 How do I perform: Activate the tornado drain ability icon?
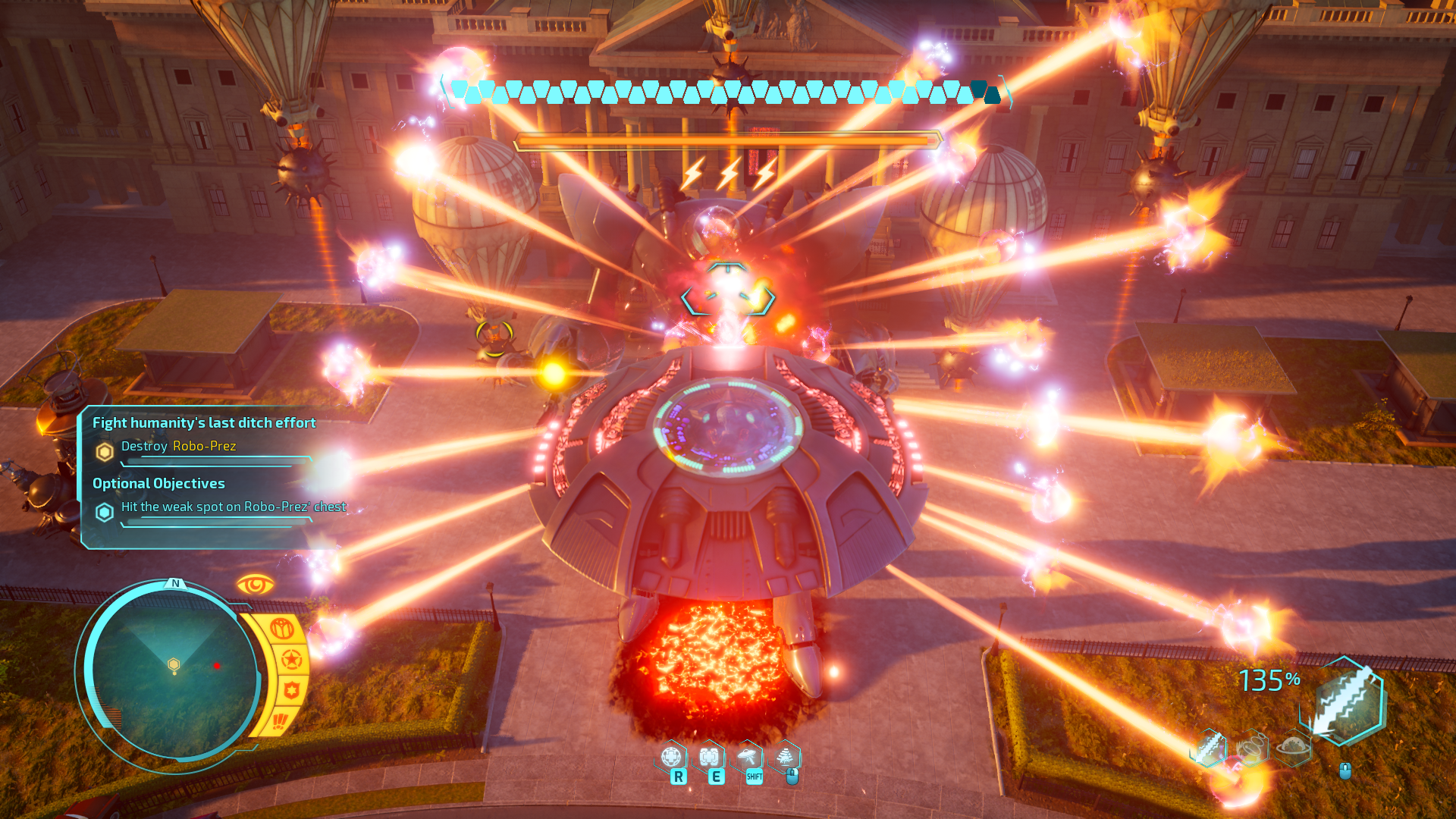click(785, 757)
